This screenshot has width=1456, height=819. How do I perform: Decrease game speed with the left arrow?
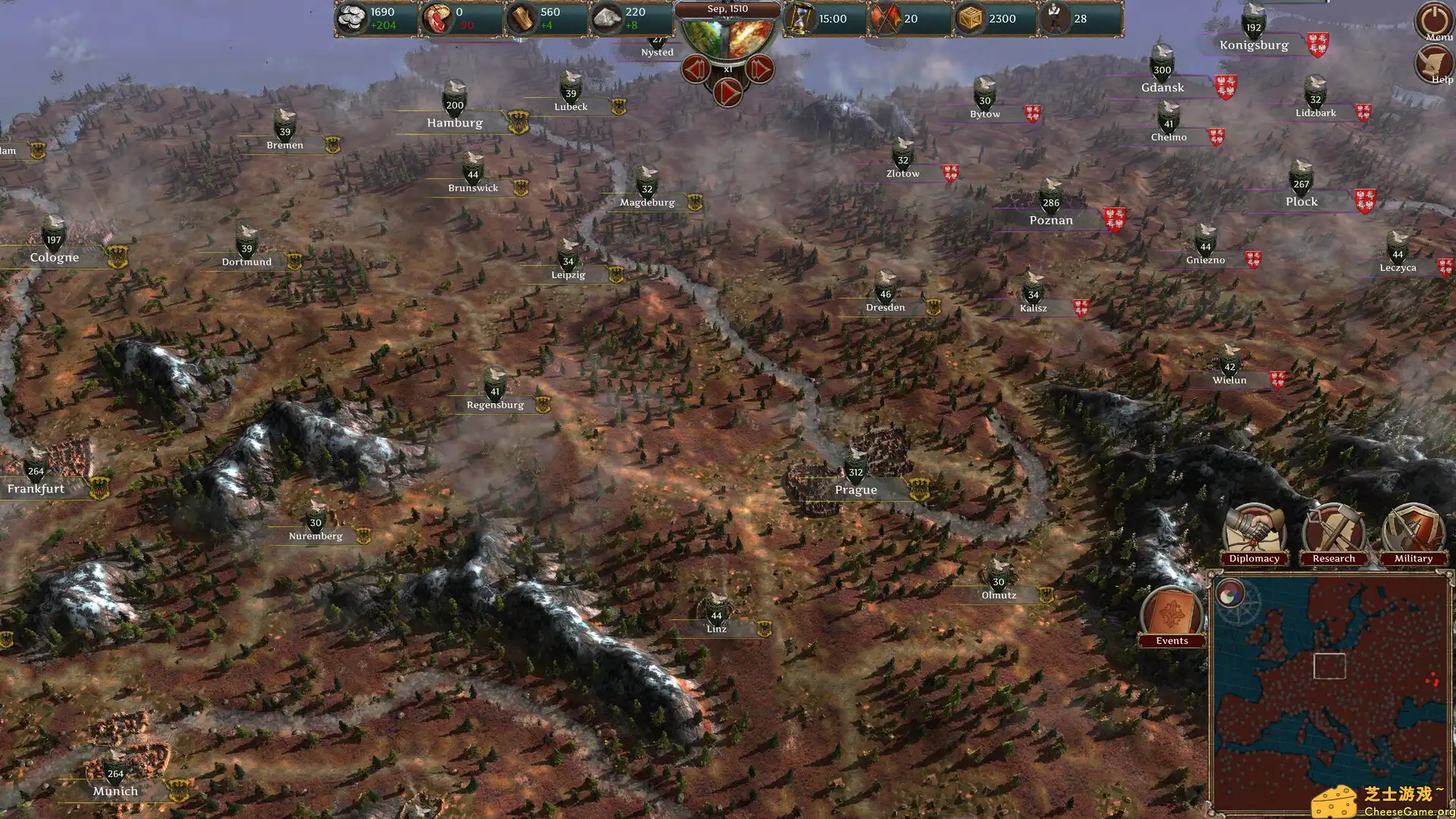(x=697, y=70)
